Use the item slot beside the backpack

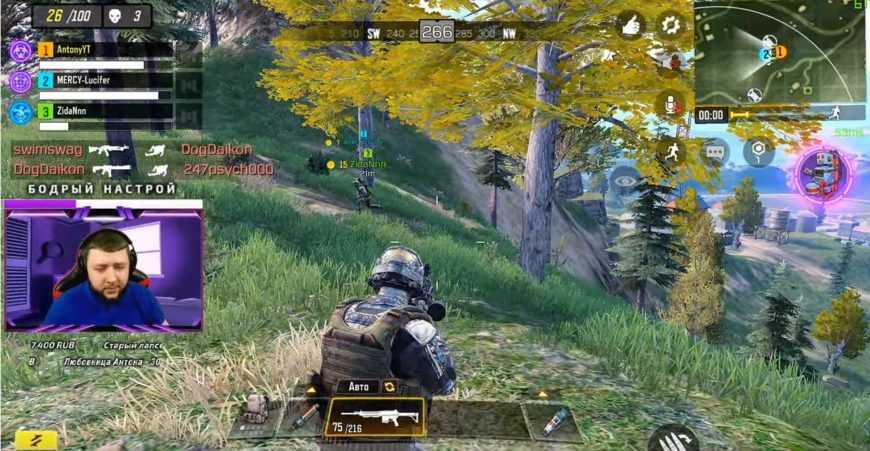pyautogui.click(x=303, y=418)
